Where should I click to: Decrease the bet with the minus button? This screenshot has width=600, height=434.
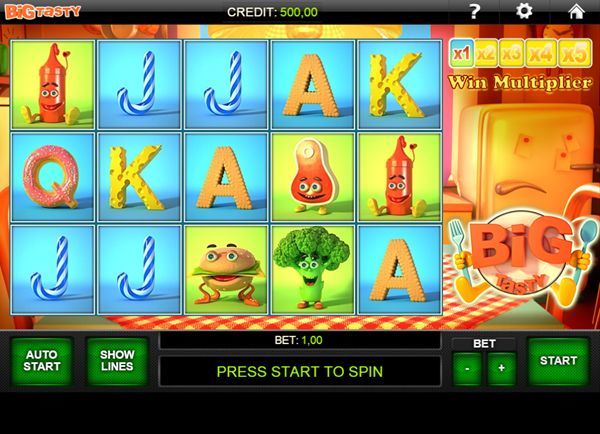(467, 369)
